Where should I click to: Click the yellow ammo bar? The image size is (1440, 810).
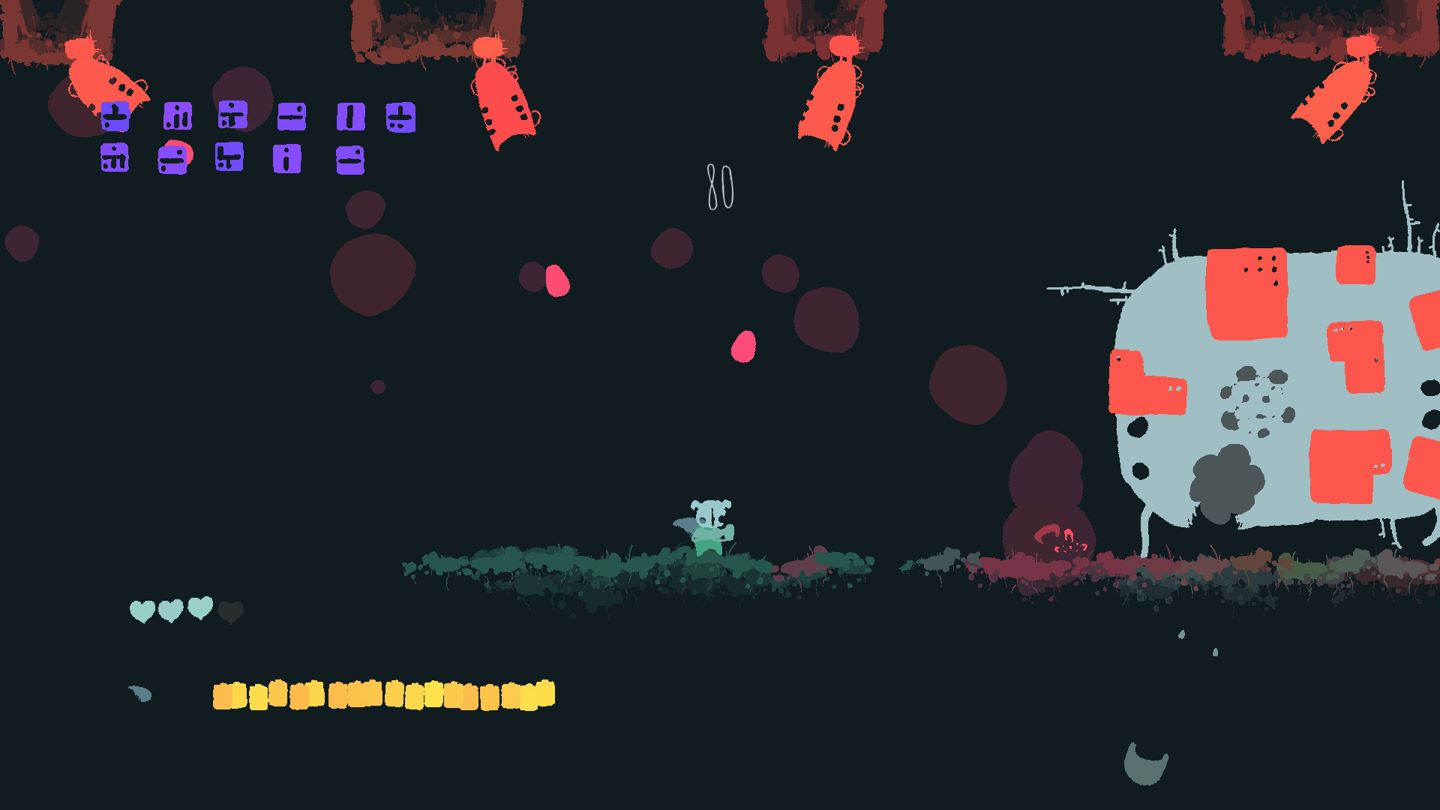[x=380, y=692]
